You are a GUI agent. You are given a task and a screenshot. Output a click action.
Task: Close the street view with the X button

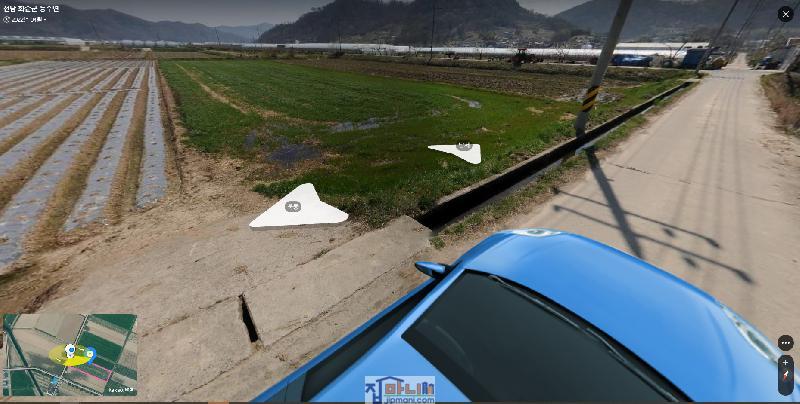[785, 14]
